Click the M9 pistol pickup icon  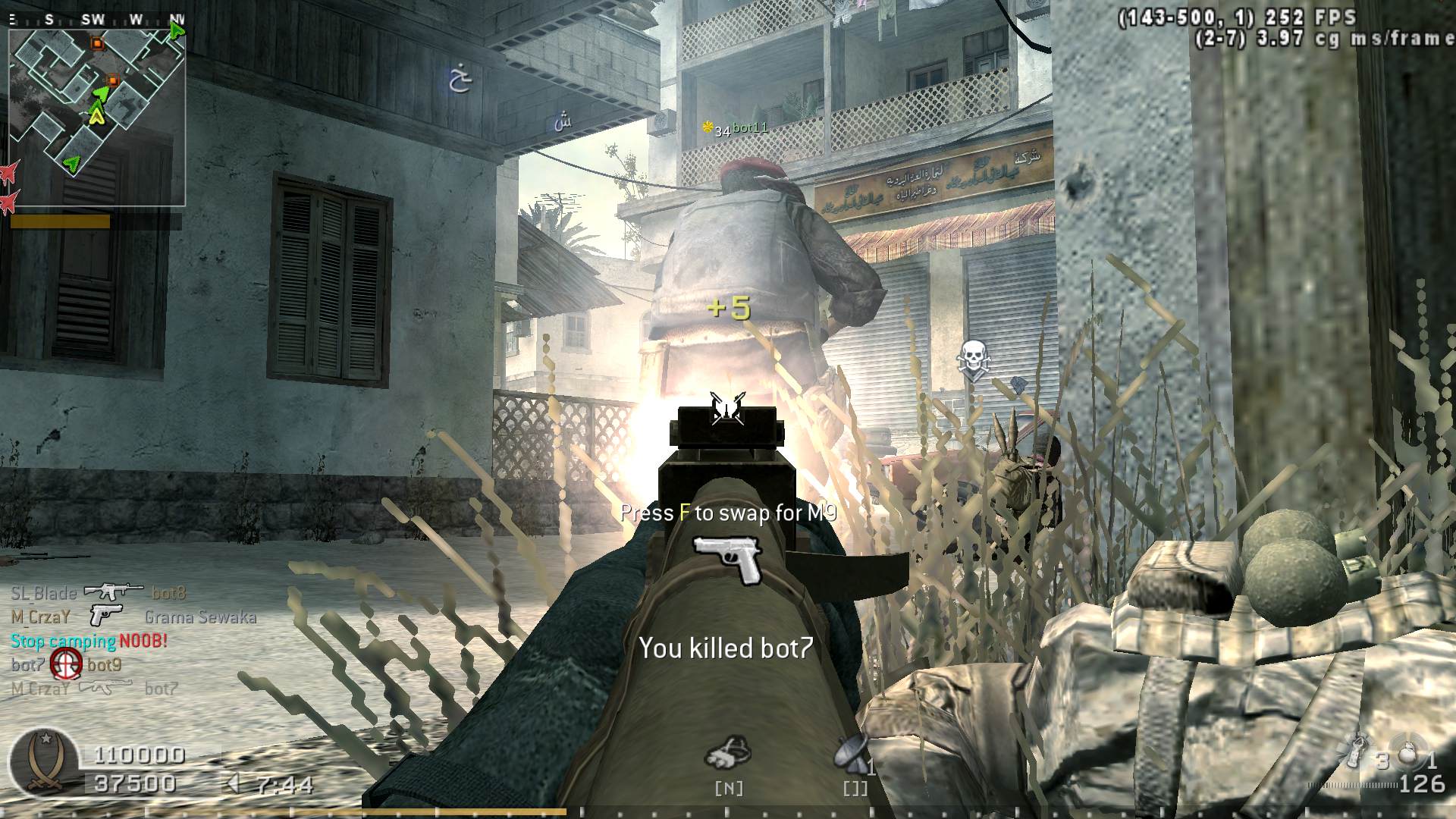[x=727, y=560]
